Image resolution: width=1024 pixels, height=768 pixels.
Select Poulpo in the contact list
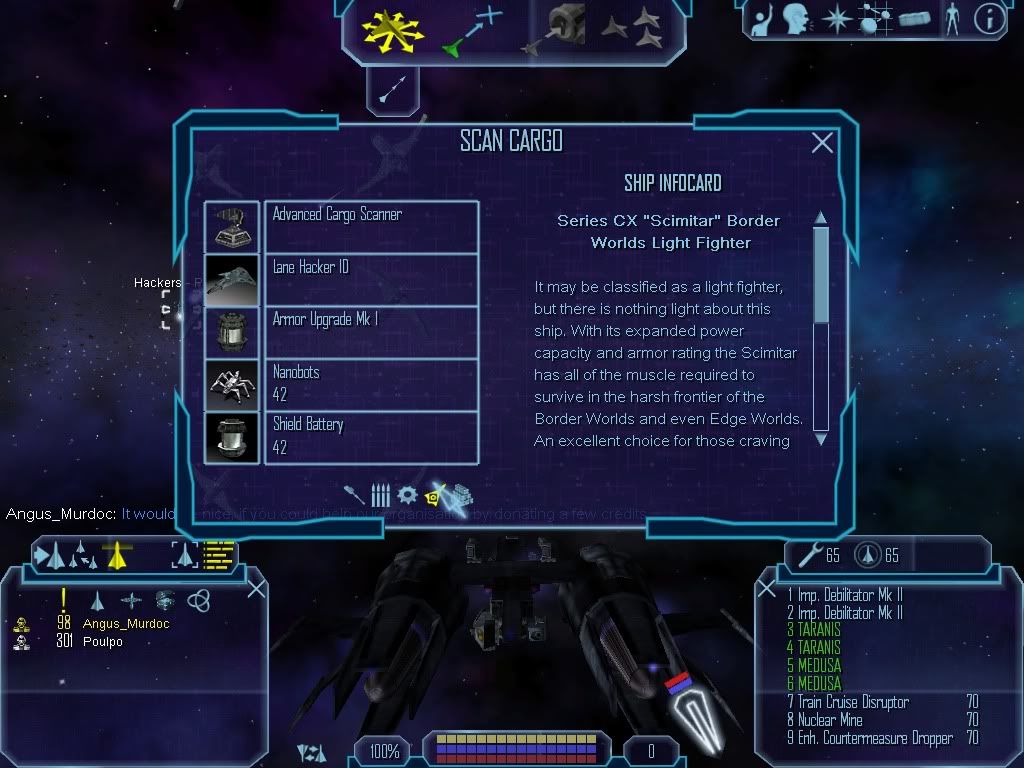click(x=103, y=642)
